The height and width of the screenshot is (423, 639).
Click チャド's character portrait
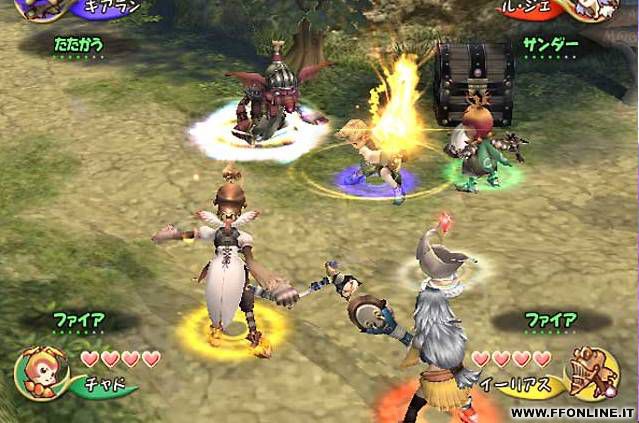click(40, 371)
